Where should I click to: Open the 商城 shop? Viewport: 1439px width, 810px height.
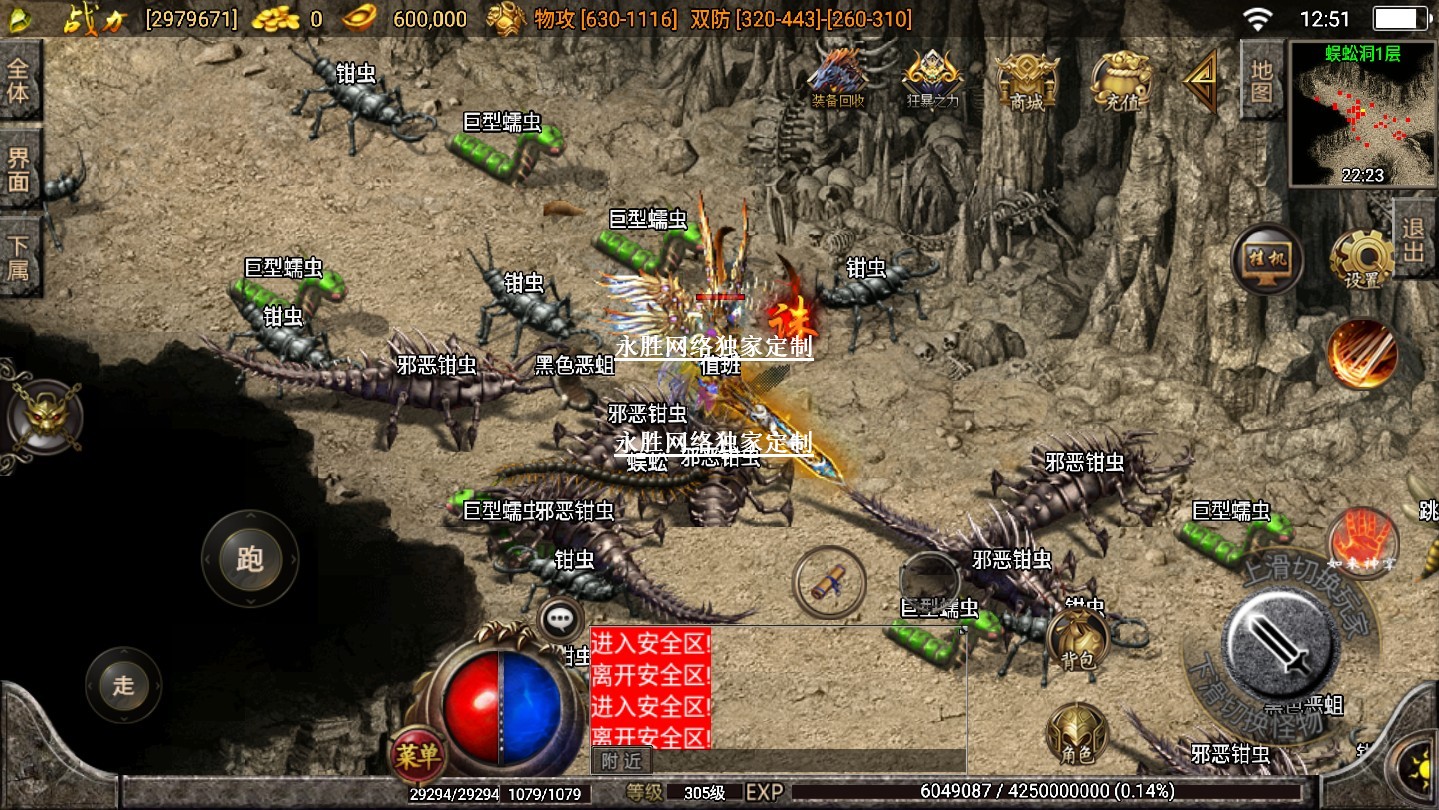click(1026, 79)
